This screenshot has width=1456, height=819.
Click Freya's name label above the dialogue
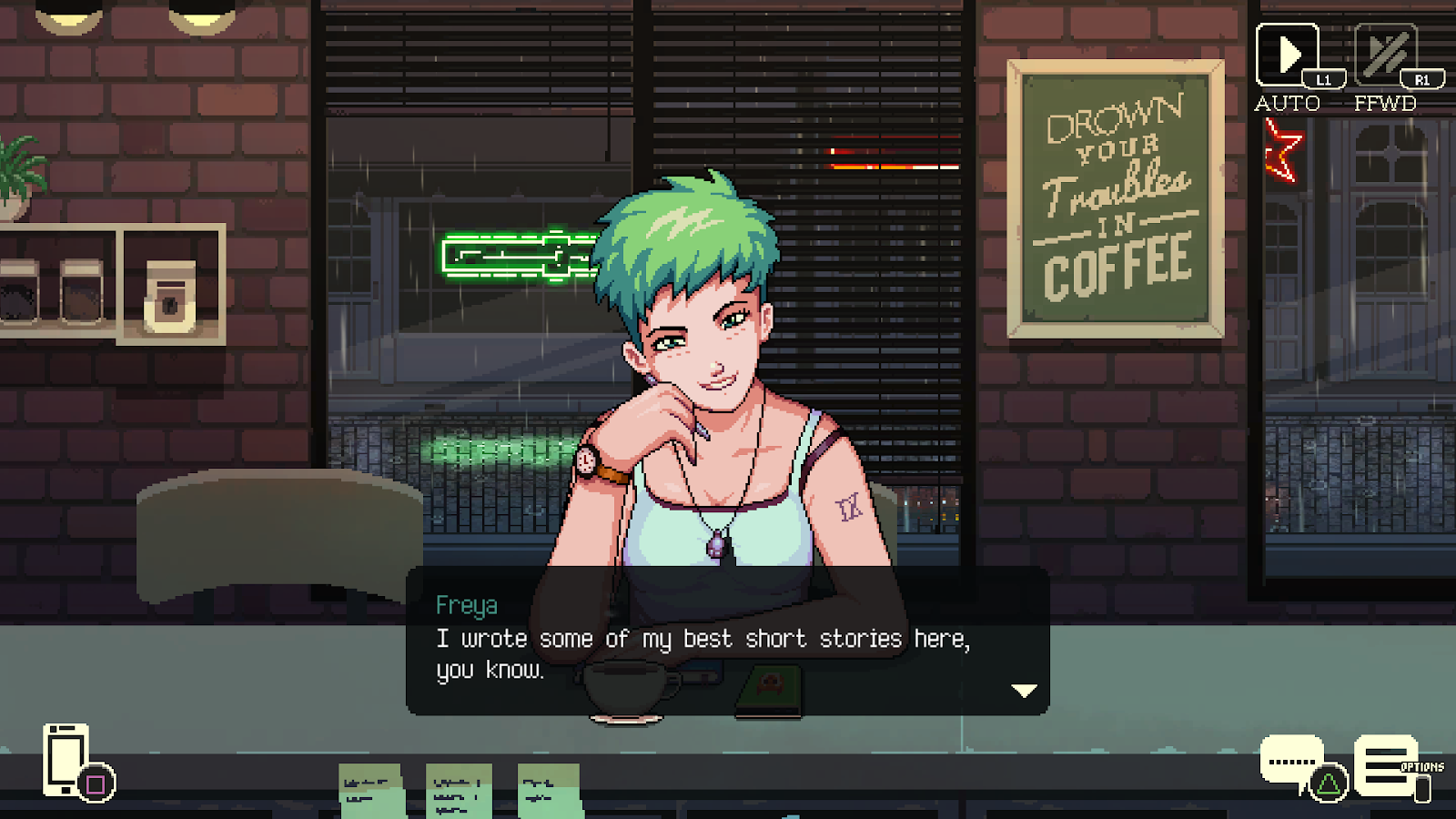pyautogui.click(x=467, y=606)
